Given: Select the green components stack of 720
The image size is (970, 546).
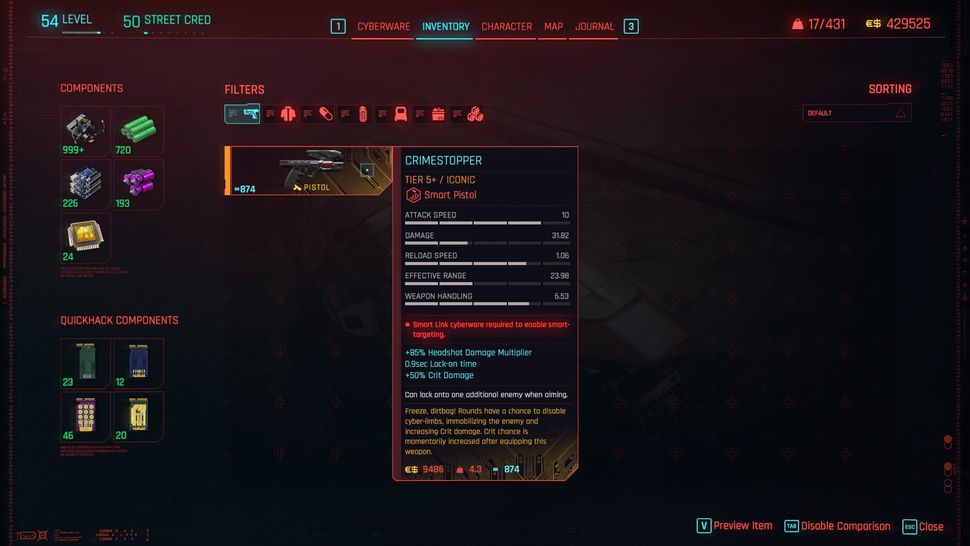Looking at the screenshot, I should [x=138, y=131].
